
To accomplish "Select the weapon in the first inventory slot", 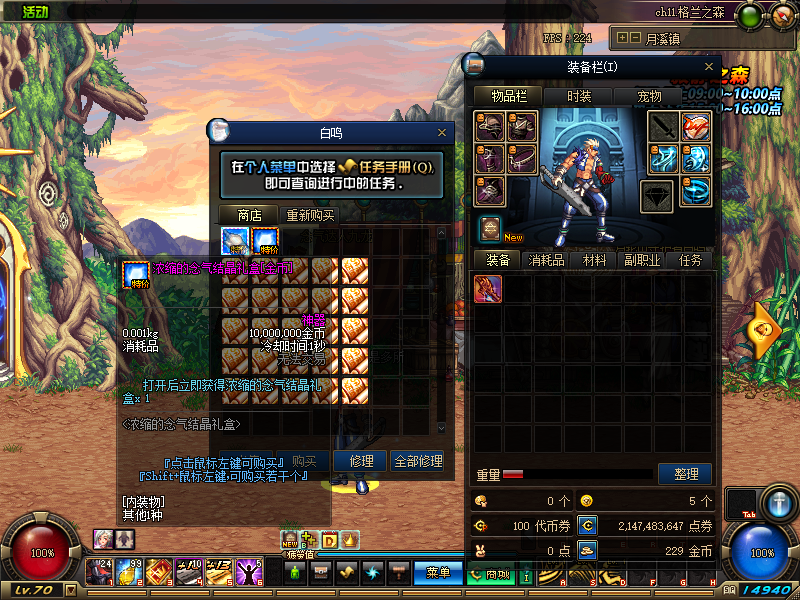I will 489,290.
